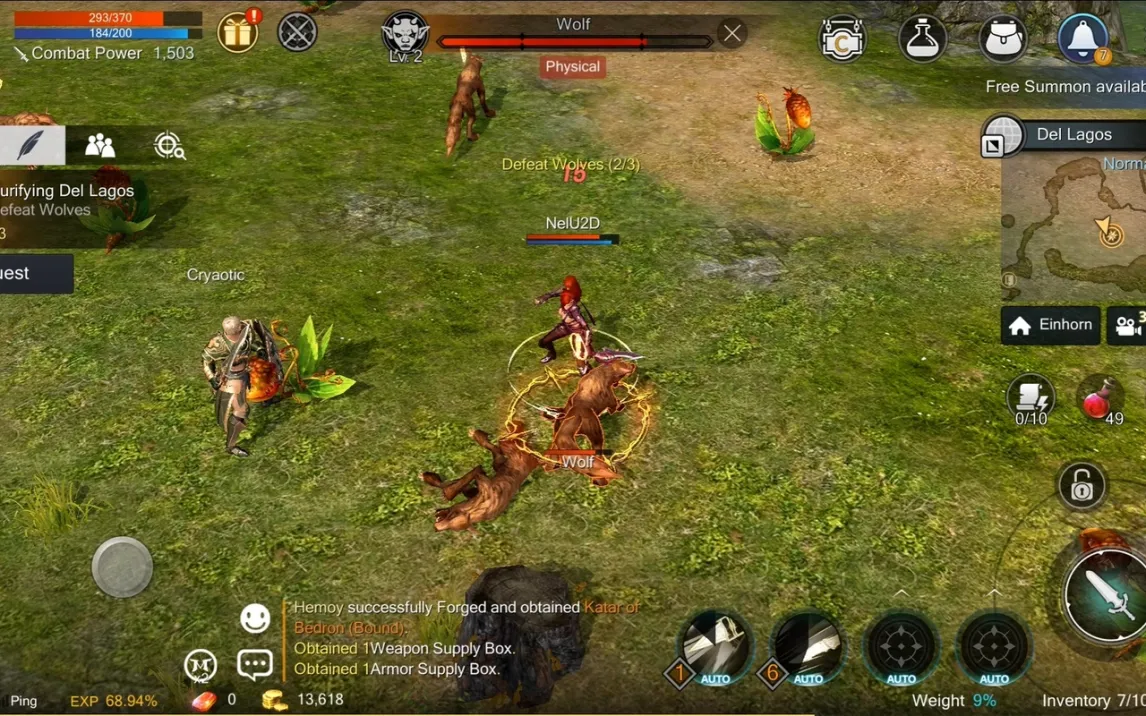Use the red health potion
1146x716 pixels.
pos(1102,400)
